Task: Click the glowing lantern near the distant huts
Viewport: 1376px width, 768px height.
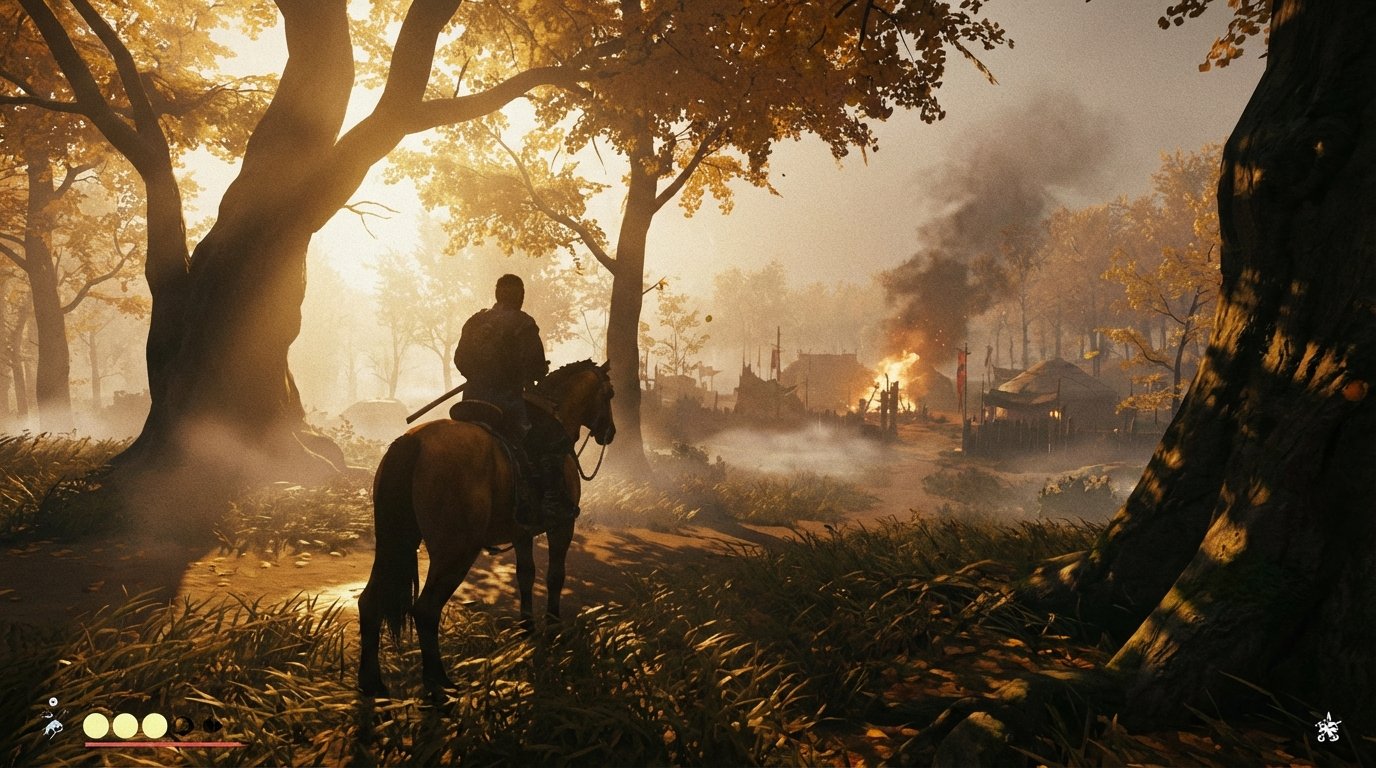Action: pyautogui.click(x=1055, y=411)
